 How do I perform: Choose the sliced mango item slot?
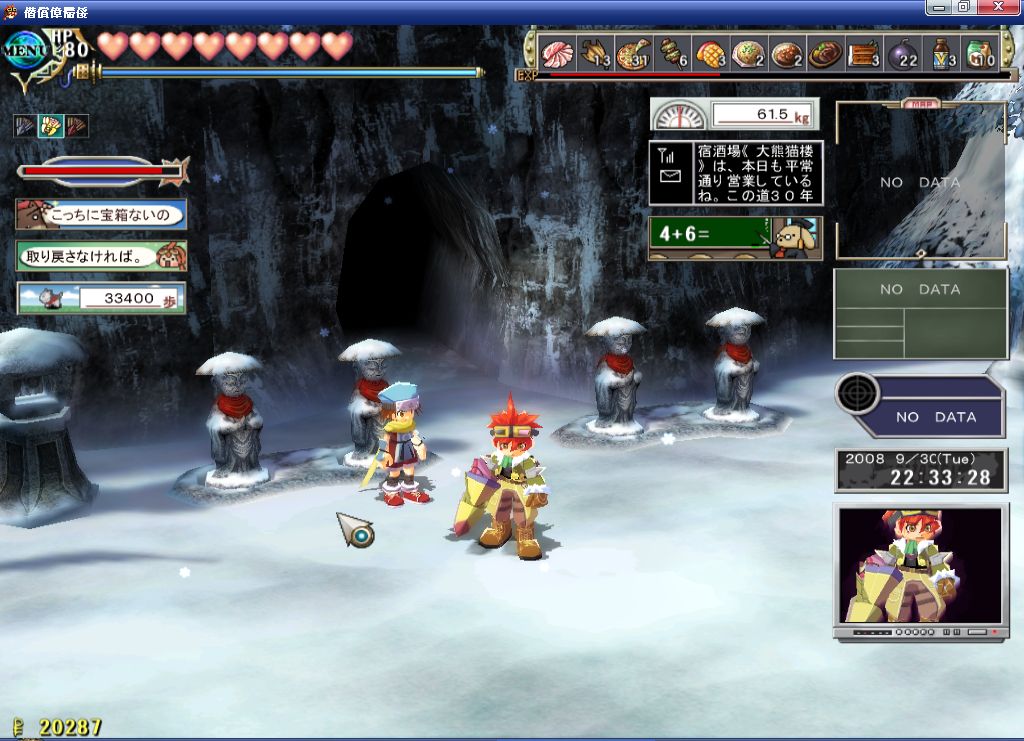pos(709,52)
